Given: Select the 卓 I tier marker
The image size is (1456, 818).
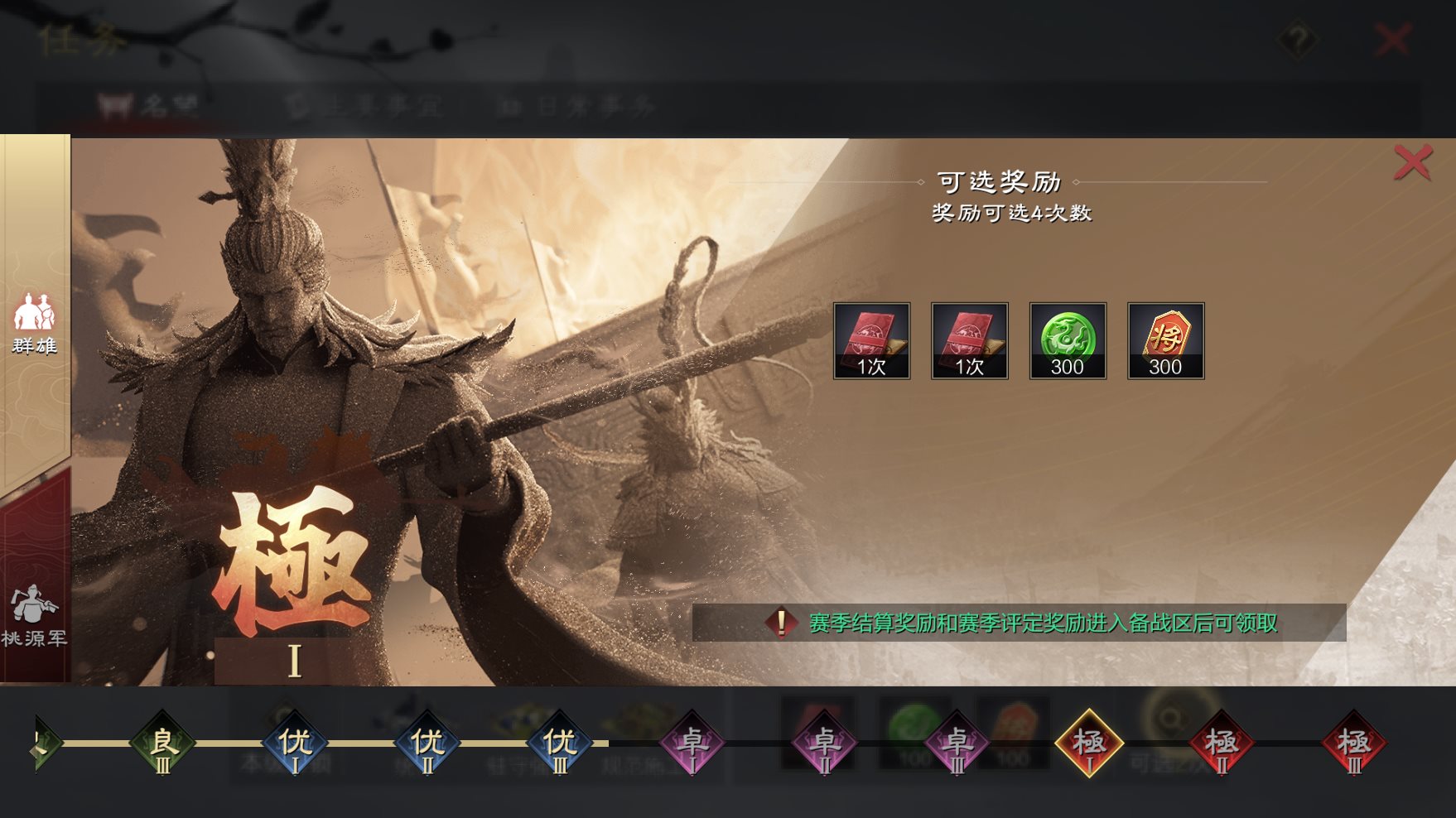Looking at the screenshot, I should tap(692, 743).
